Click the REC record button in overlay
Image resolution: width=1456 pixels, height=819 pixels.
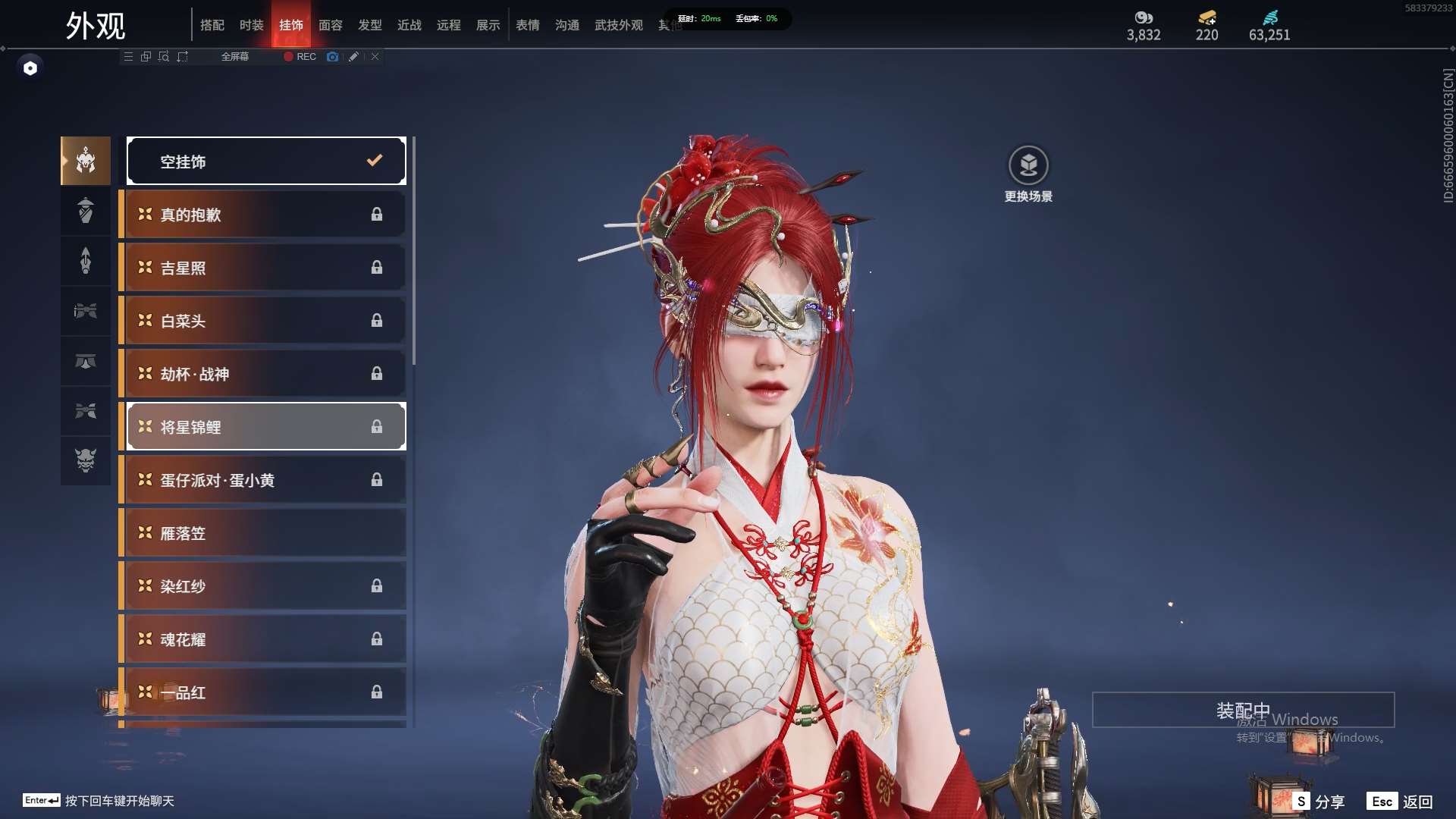300,57
